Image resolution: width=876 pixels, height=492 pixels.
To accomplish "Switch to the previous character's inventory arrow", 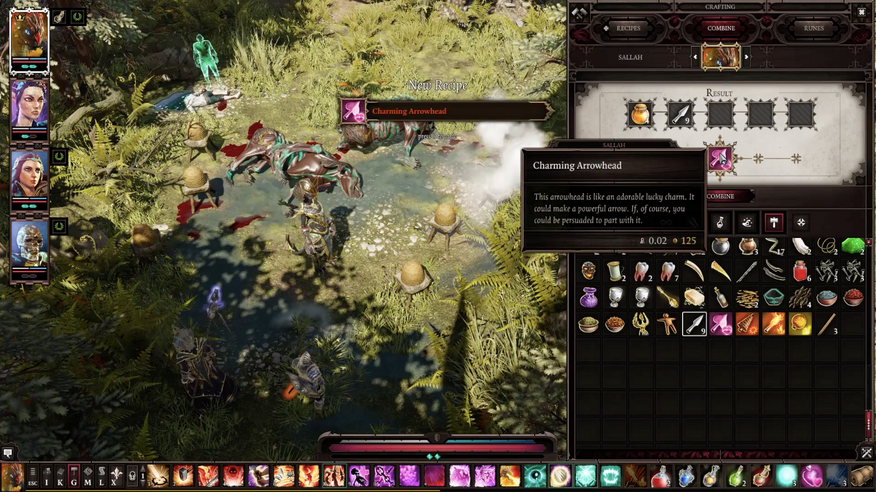I will (x=696, y=57).
